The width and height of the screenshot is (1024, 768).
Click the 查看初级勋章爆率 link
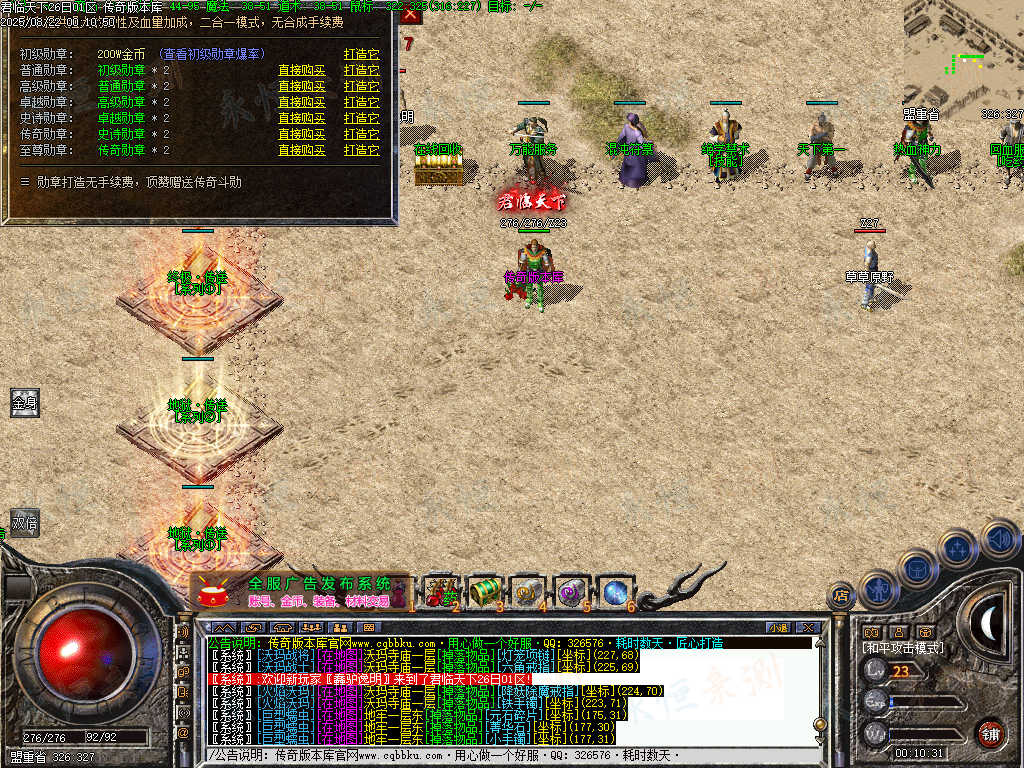[x=212, y=54]
